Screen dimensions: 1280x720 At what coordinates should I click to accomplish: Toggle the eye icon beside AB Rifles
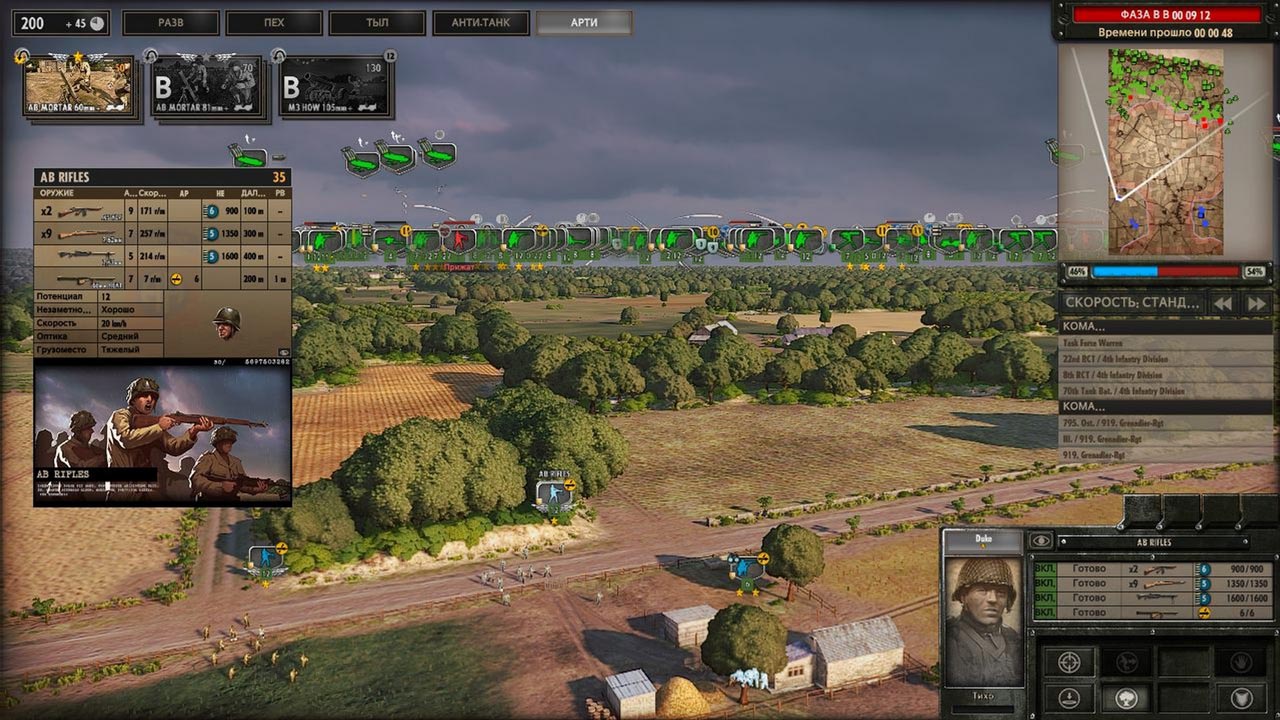pos(1041,541)
